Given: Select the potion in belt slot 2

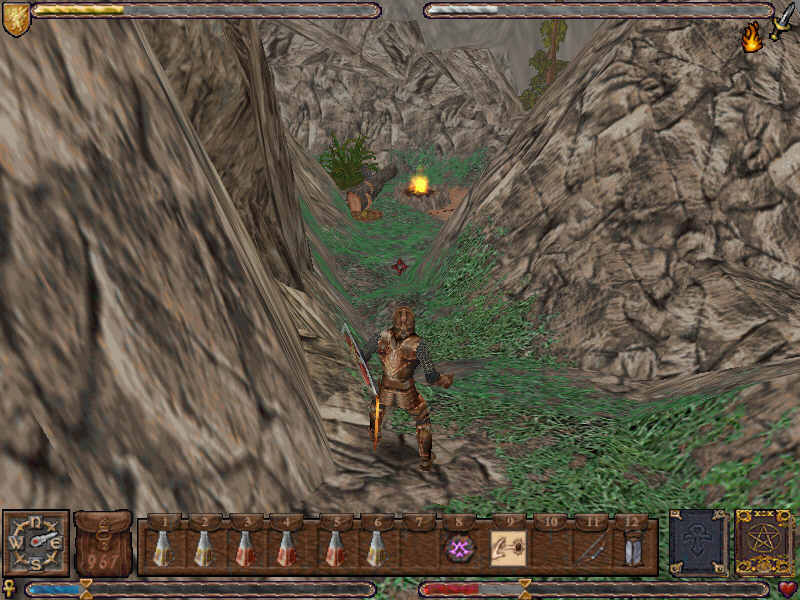Looking at the screenshot, I should 203,548.
